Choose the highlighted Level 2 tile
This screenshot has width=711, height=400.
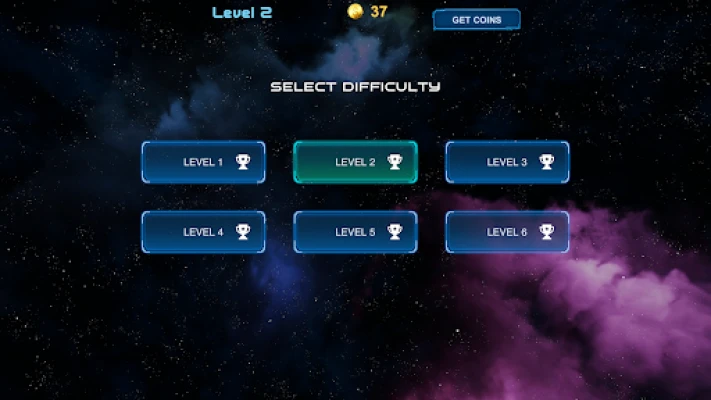[x=355, y=162]
